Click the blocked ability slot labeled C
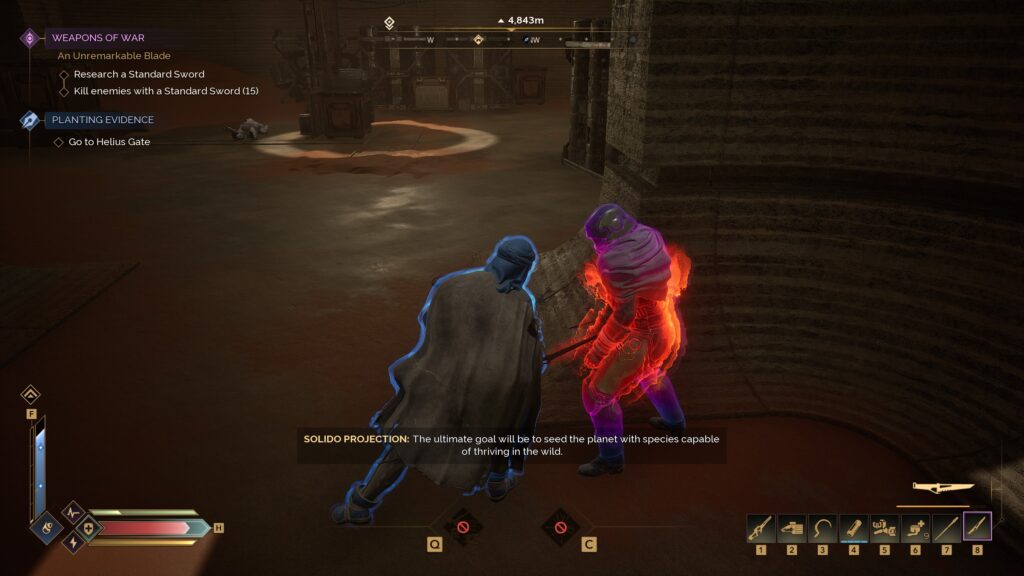 tap(560, 526)
